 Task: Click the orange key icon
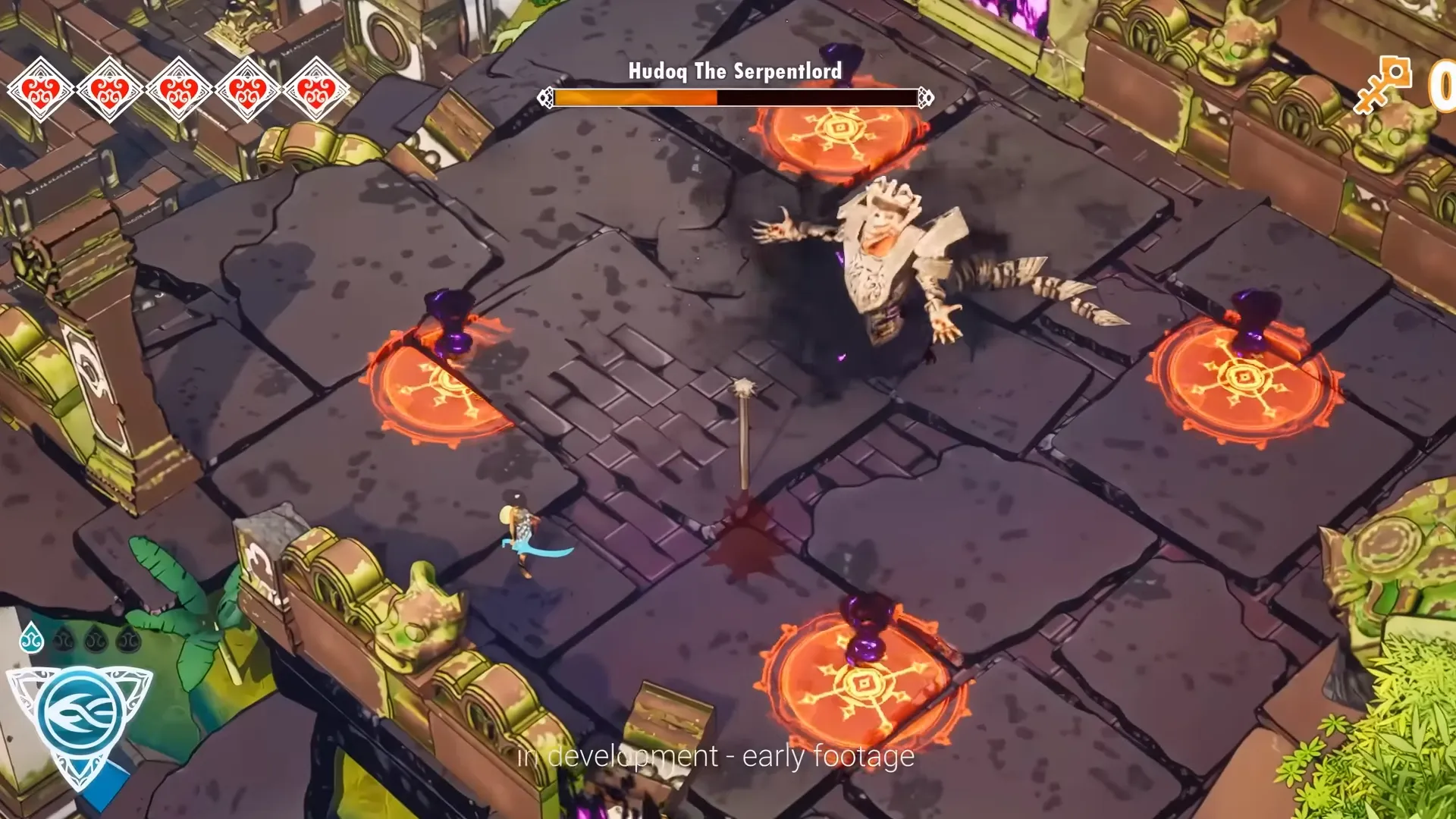[1383, 85]
